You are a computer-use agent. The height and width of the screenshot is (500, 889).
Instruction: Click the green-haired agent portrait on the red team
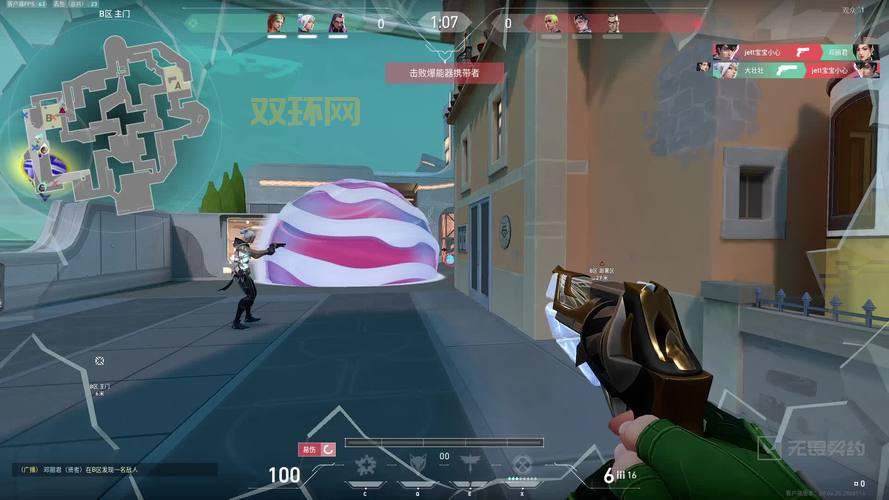tap(551, 22)
